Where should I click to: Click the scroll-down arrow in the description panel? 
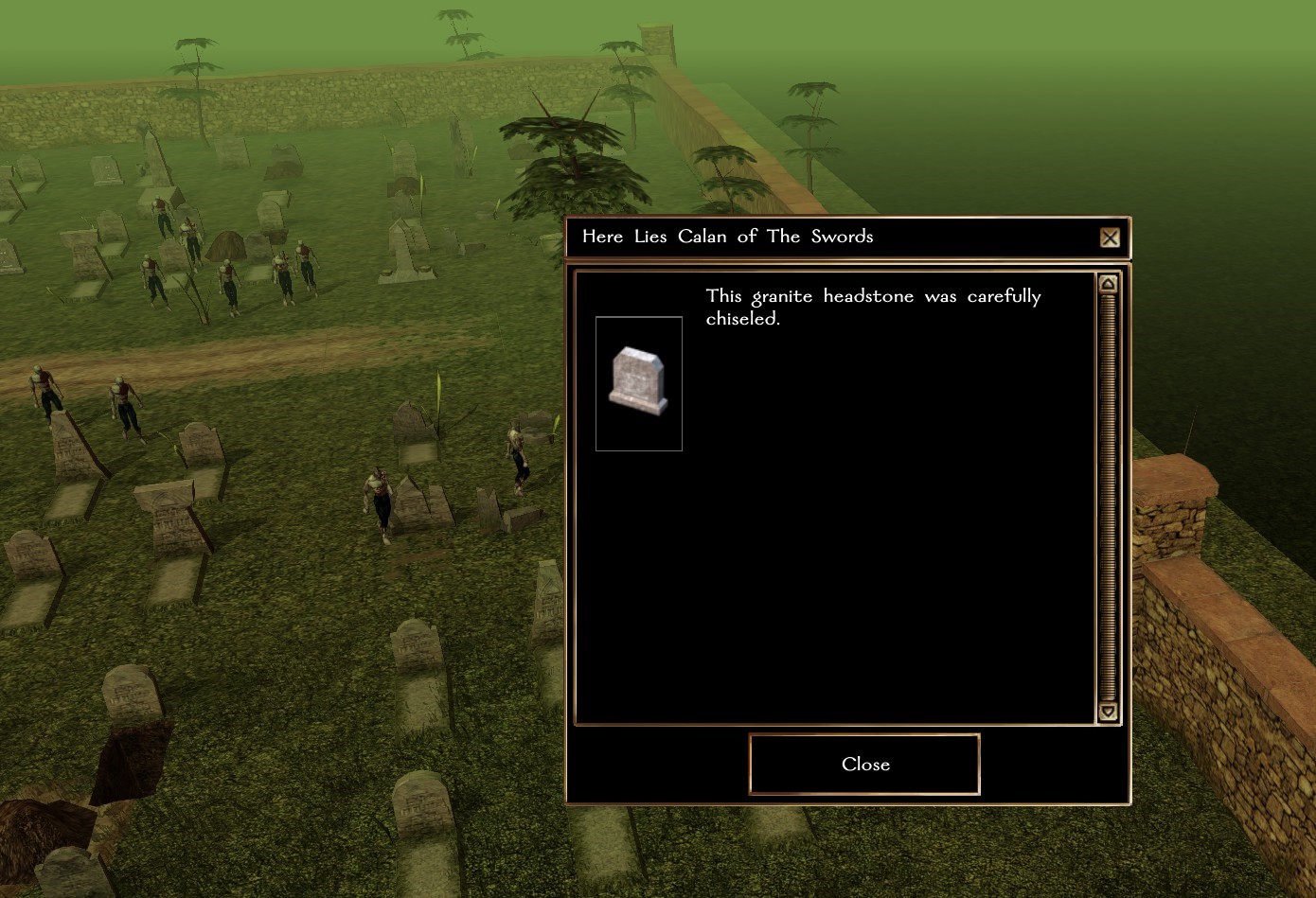(x=1108, y=712)
